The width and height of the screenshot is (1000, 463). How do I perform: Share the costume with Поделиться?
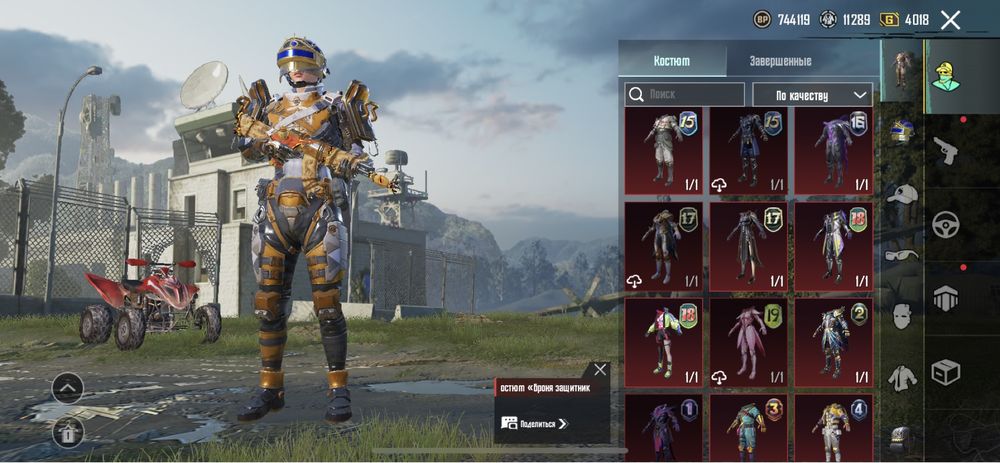point(543,424)
